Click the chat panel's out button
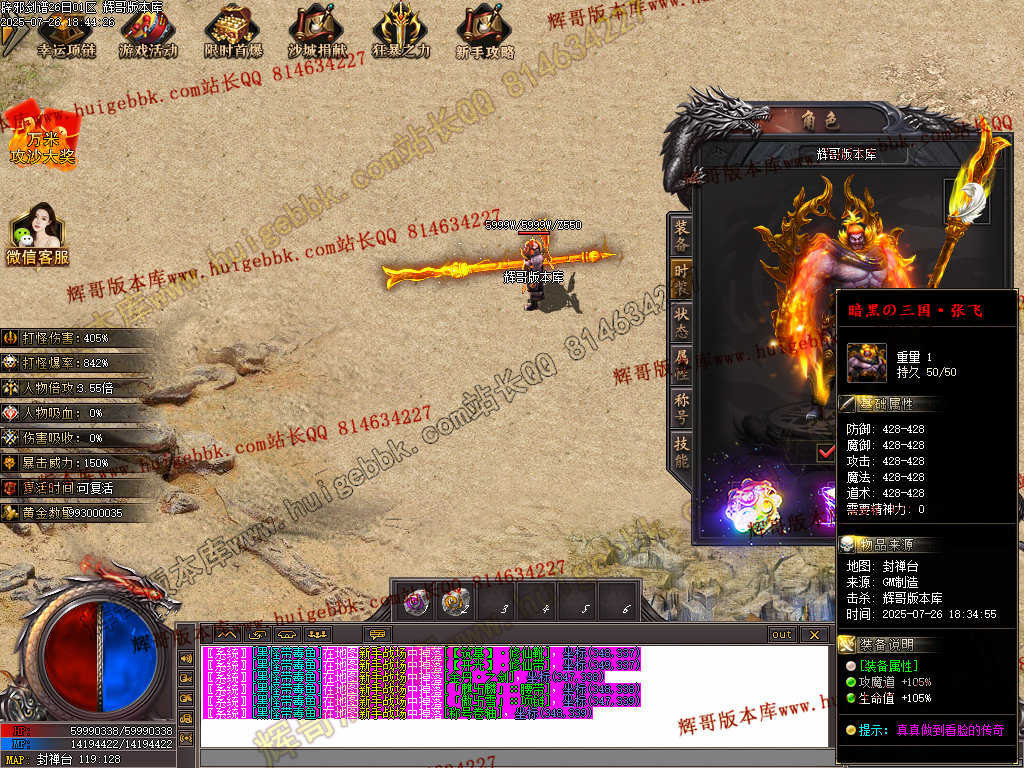This screenshot has height=768, width=1024. tap(781, 635)
